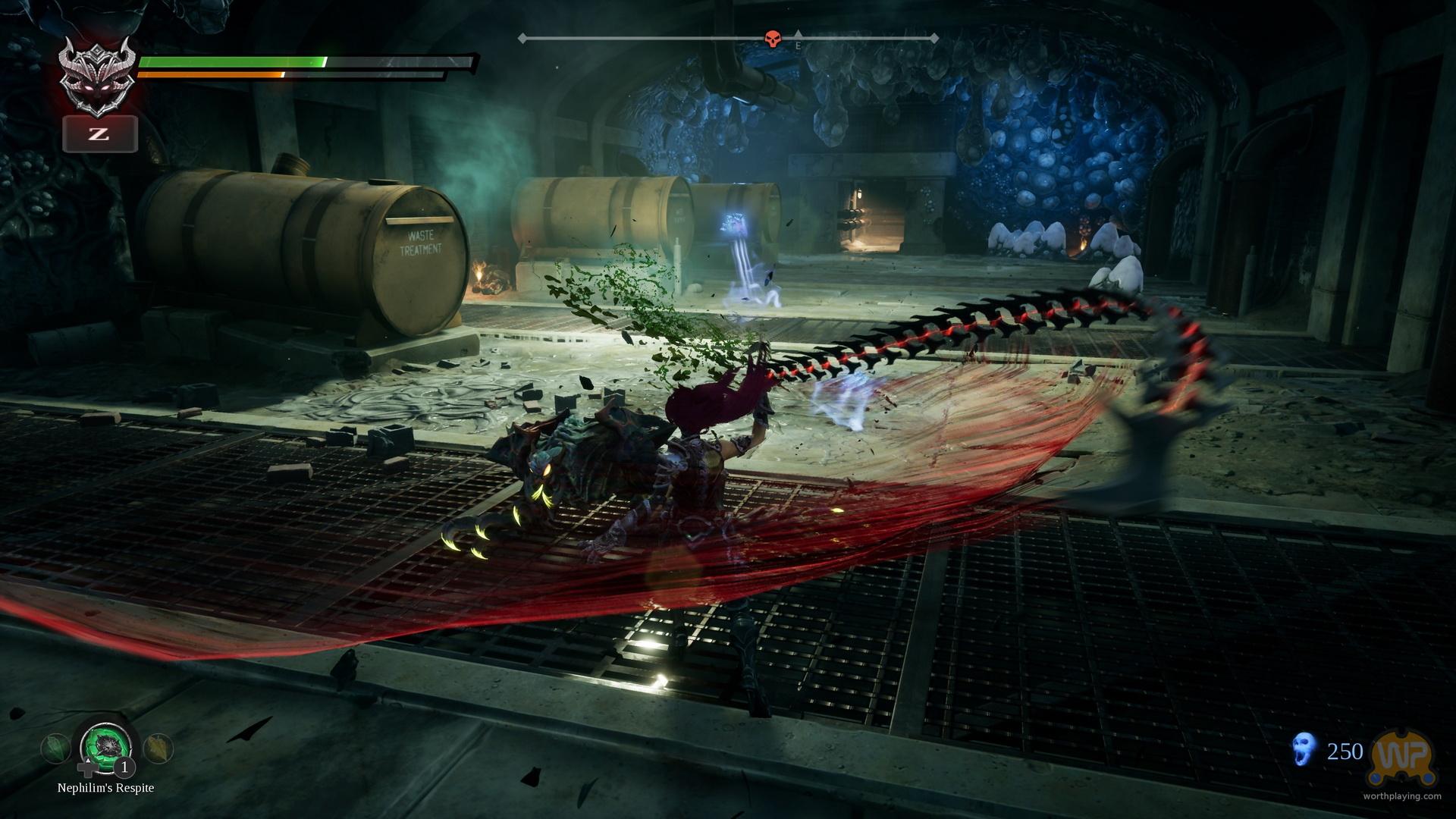Select the green shard item slot
1456x819 pixels.
55,749
